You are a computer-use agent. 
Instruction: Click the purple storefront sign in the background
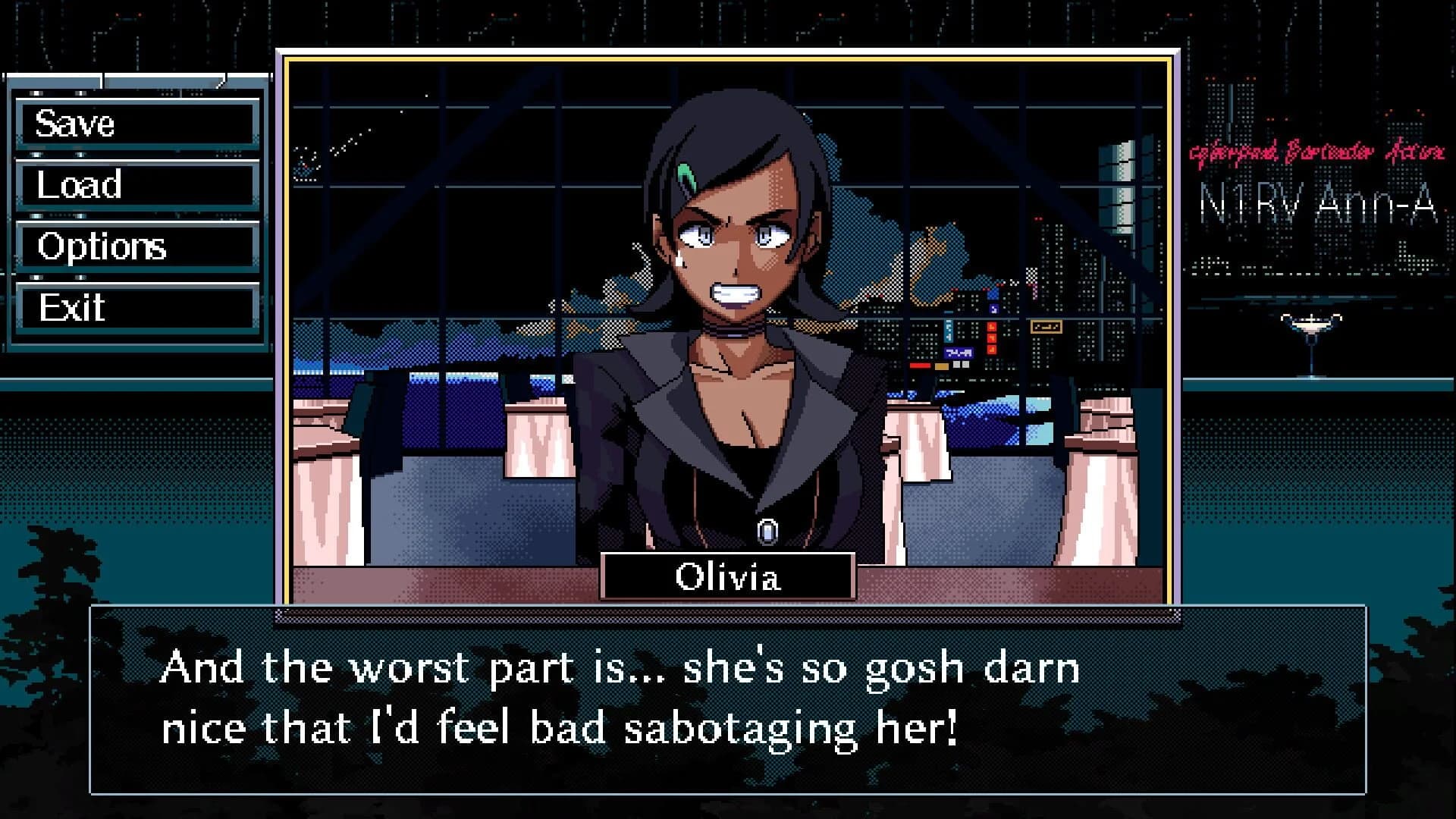pos(958,353)
